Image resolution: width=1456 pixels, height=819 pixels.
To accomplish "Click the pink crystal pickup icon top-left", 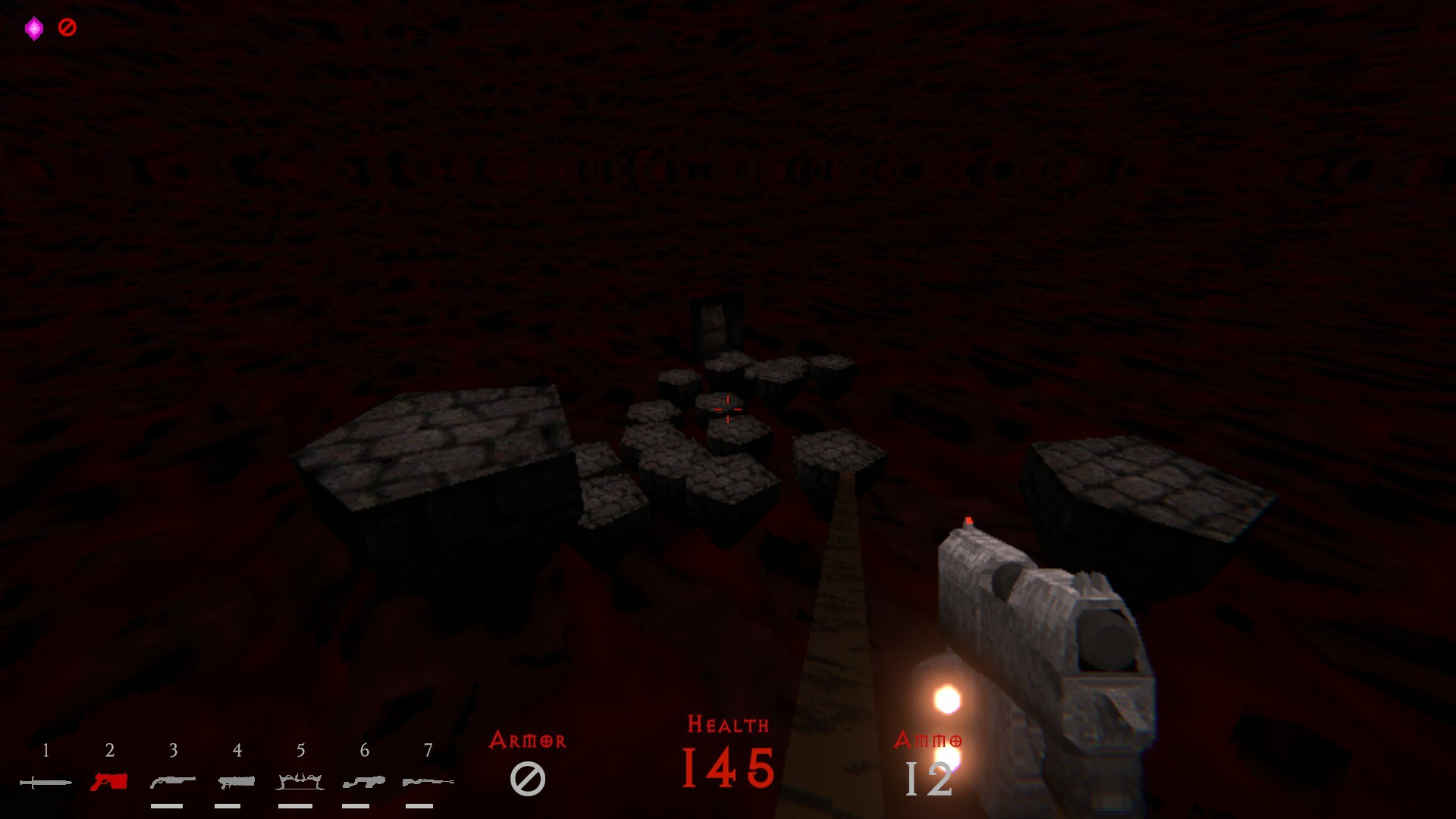I will tap(33, 26).
